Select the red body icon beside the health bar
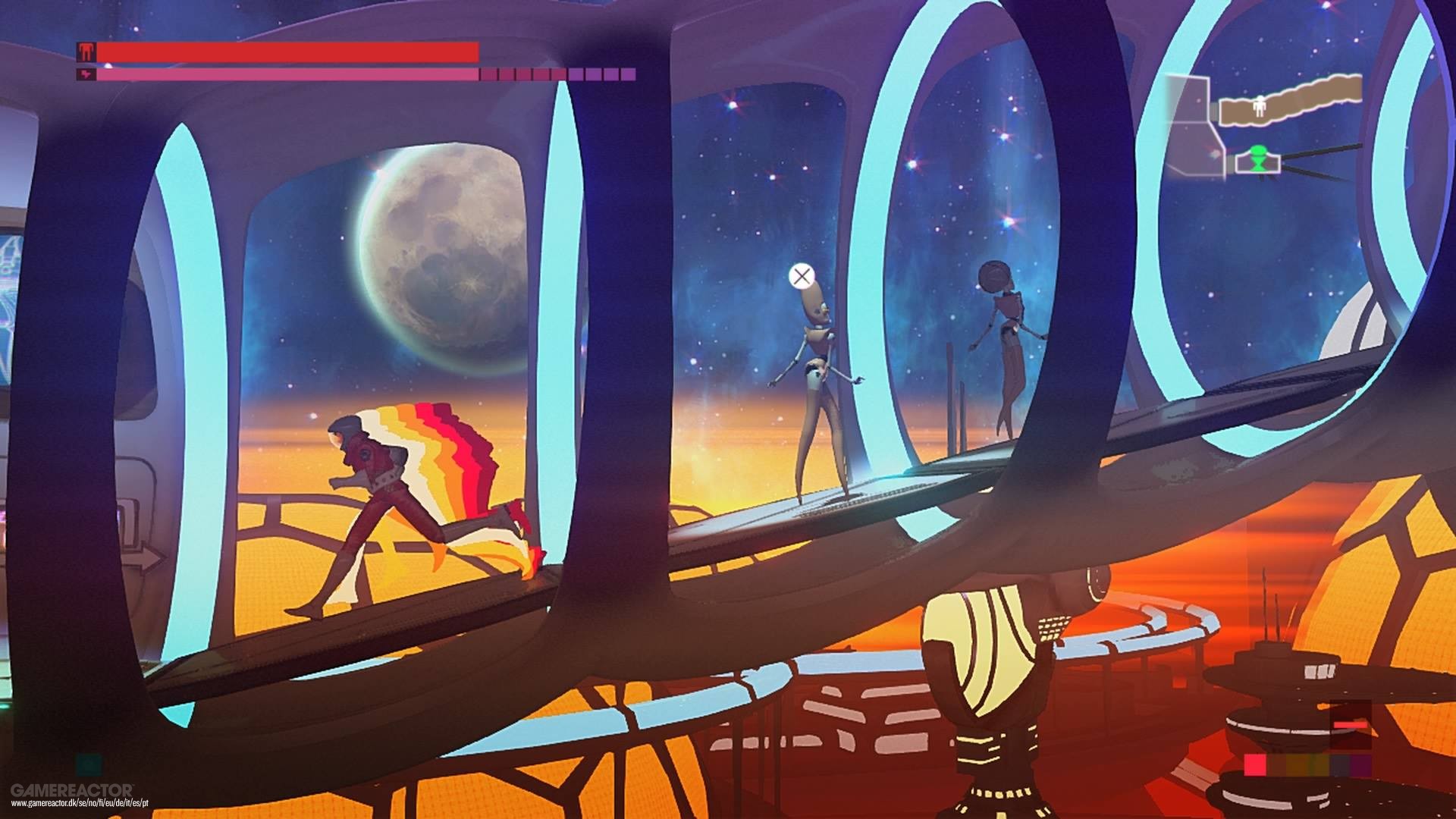The height and width of the screenshot is (819, 1456). [x=86, y=52]
